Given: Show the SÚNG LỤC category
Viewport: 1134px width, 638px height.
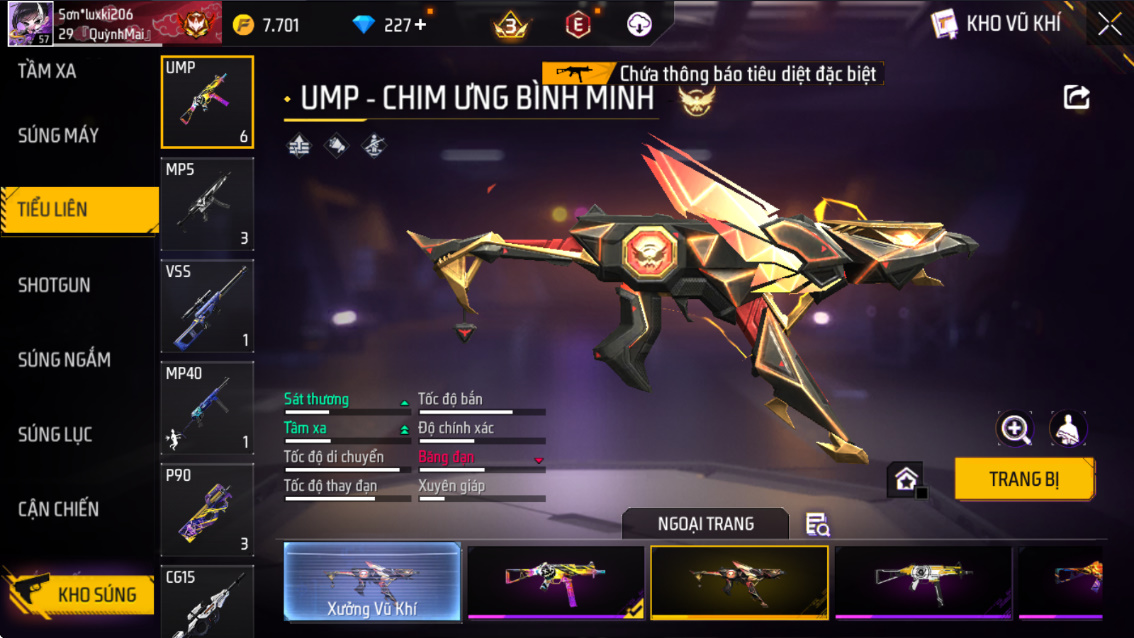Looking at the screenshot, I should (55, 434).
